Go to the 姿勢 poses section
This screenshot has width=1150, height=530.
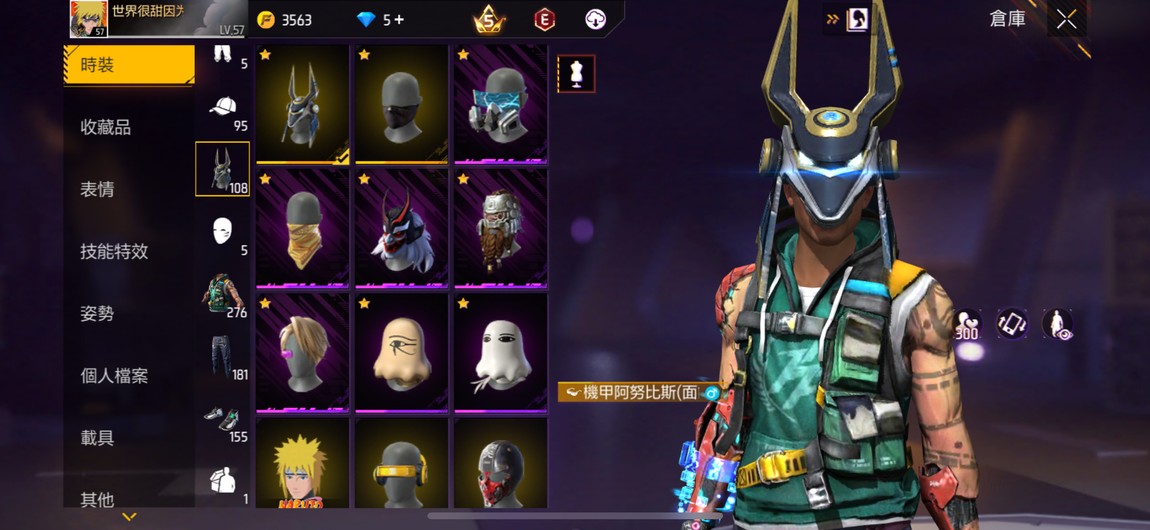tap(98, 313)
